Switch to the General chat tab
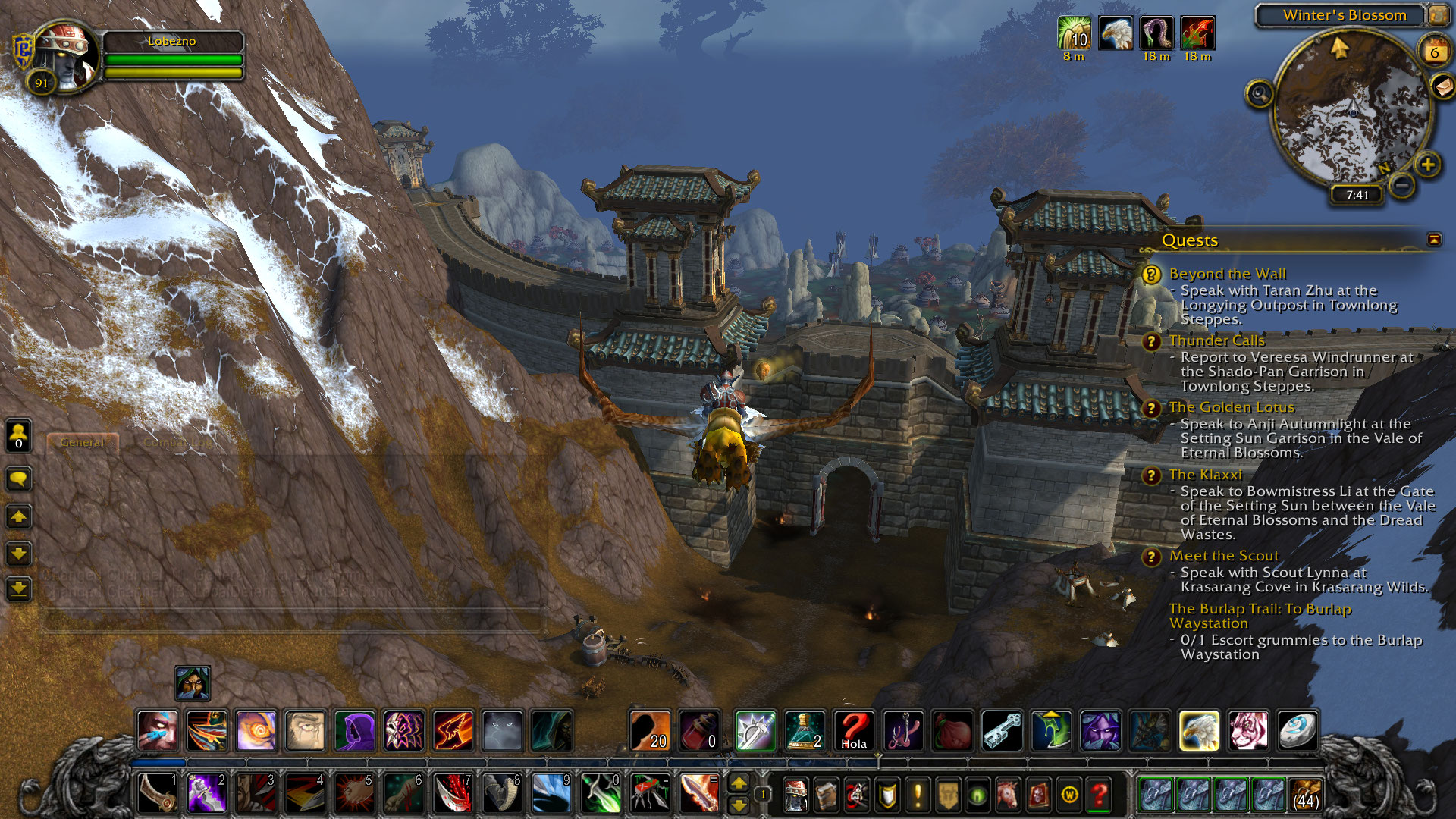The width and height of the screenshot is (1456, 819). click(x=82, y=442)
